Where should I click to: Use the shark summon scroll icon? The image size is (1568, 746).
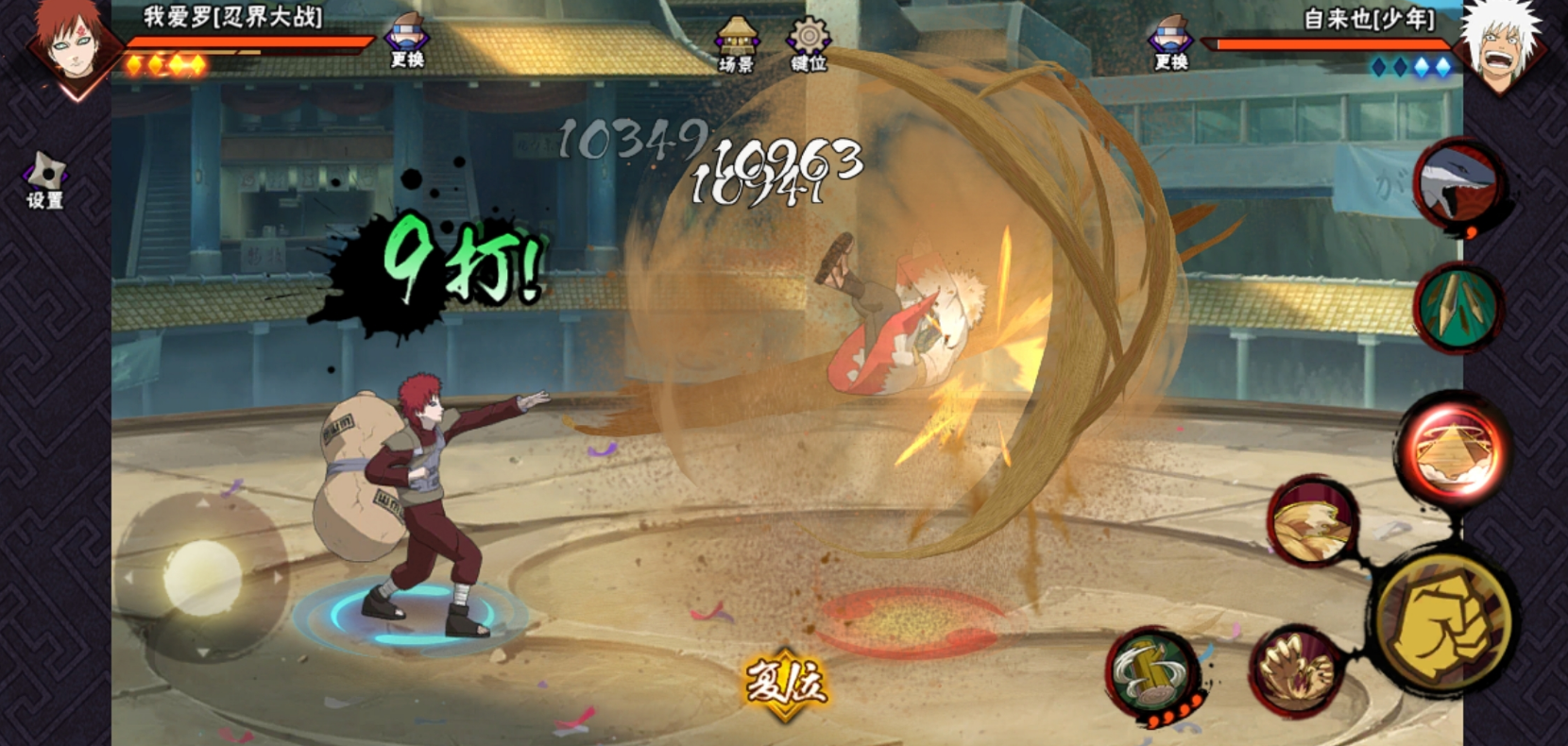[x=1458, y=185]
